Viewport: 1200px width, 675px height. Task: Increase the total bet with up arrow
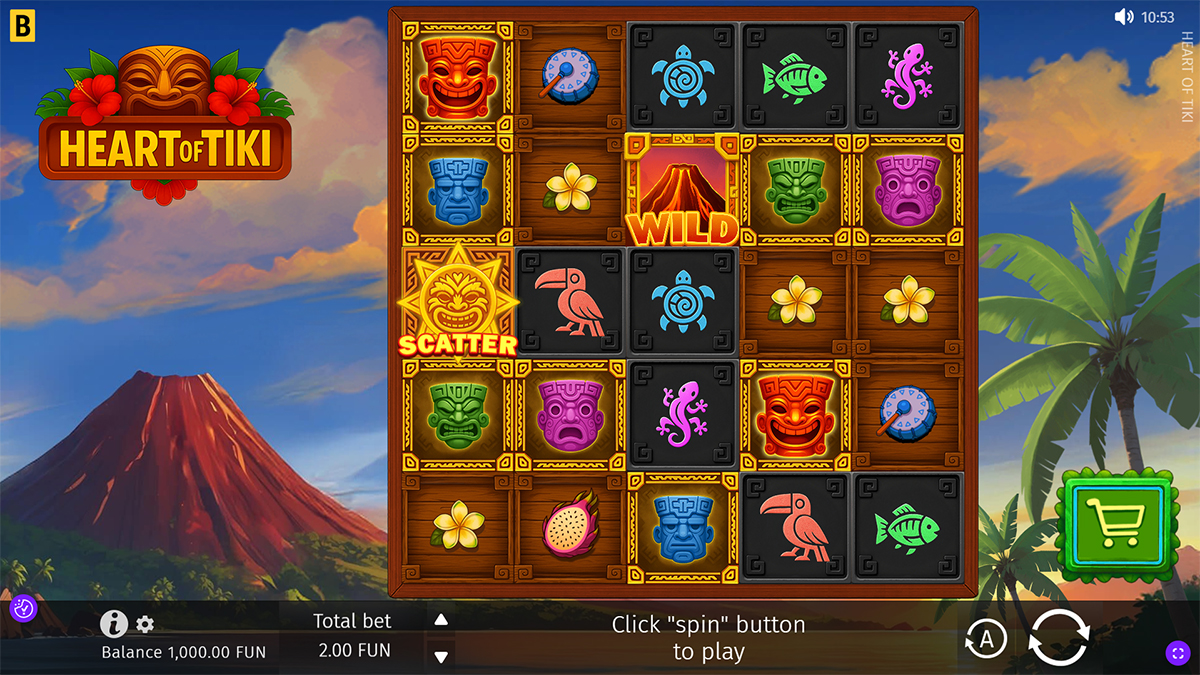[441, 620]
